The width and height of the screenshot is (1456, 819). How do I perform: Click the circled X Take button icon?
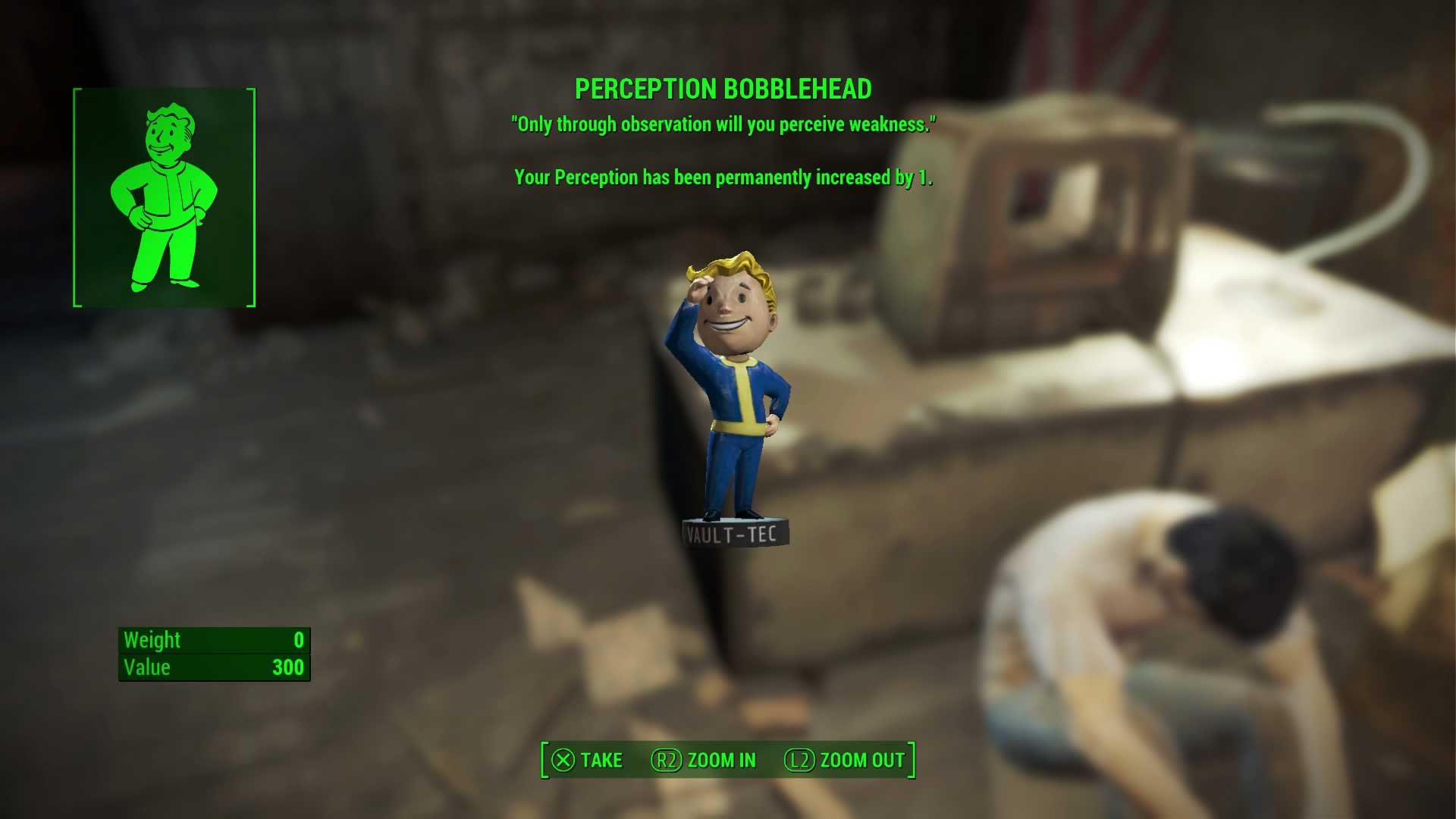(x=562, y=760)
